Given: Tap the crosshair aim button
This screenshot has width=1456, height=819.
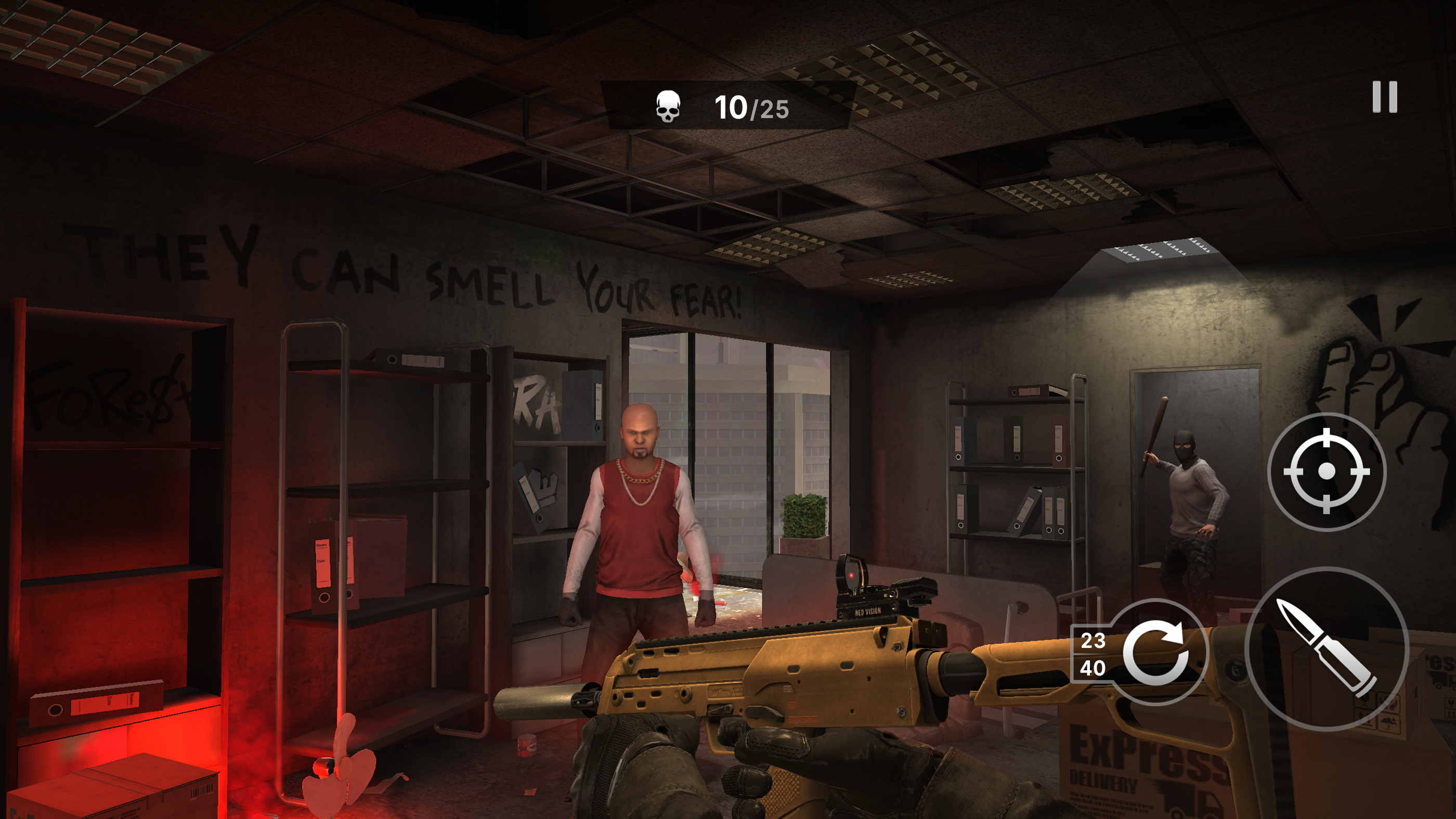Looking at the screenshot, I should (x=1326, y=471).
